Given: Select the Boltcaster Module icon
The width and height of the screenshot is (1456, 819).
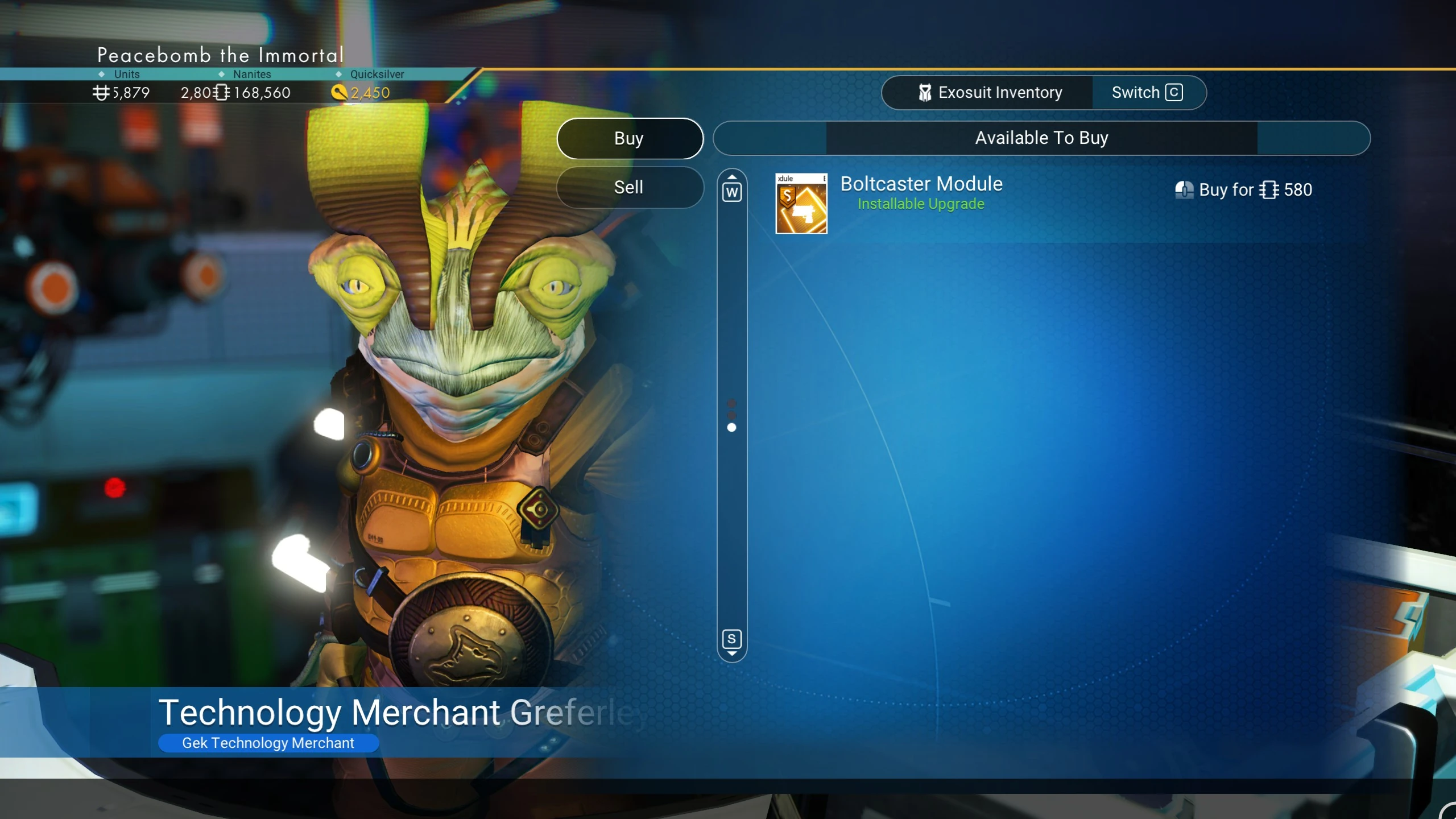Looking at the screenshot, I should (801, 203).
